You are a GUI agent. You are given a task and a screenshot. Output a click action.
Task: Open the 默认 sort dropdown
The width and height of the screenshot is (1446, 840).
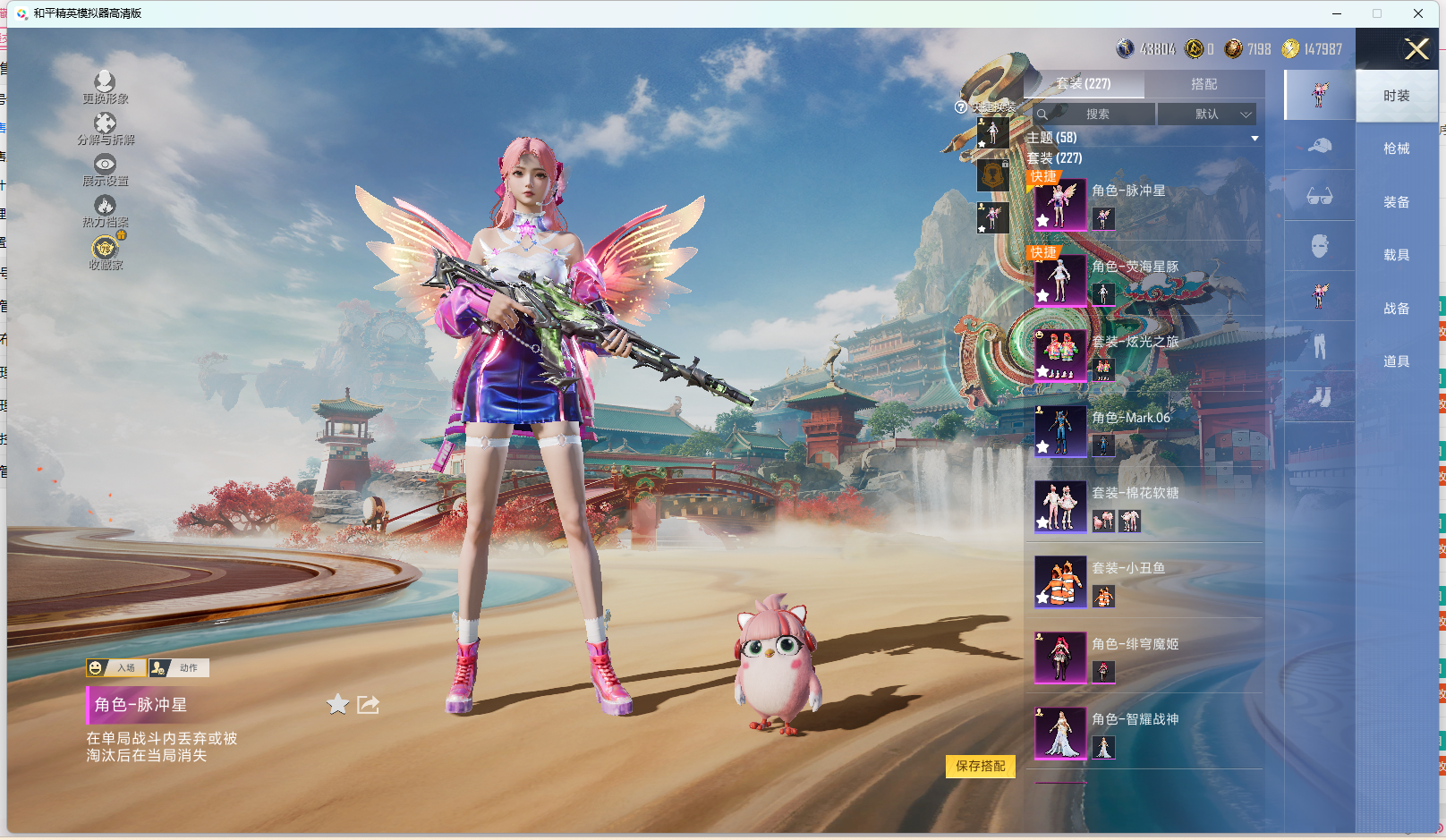pyautogui.click(x=1207, y=115)
